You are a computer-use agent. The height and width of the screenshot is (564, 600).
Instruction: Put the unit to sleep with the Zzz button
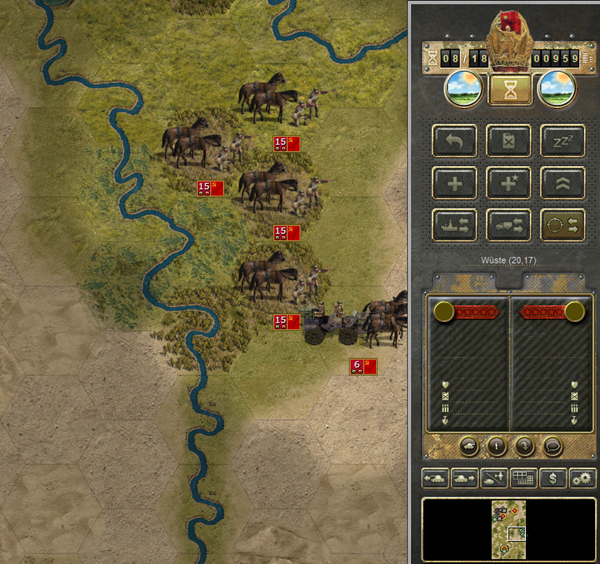point(562,141)
